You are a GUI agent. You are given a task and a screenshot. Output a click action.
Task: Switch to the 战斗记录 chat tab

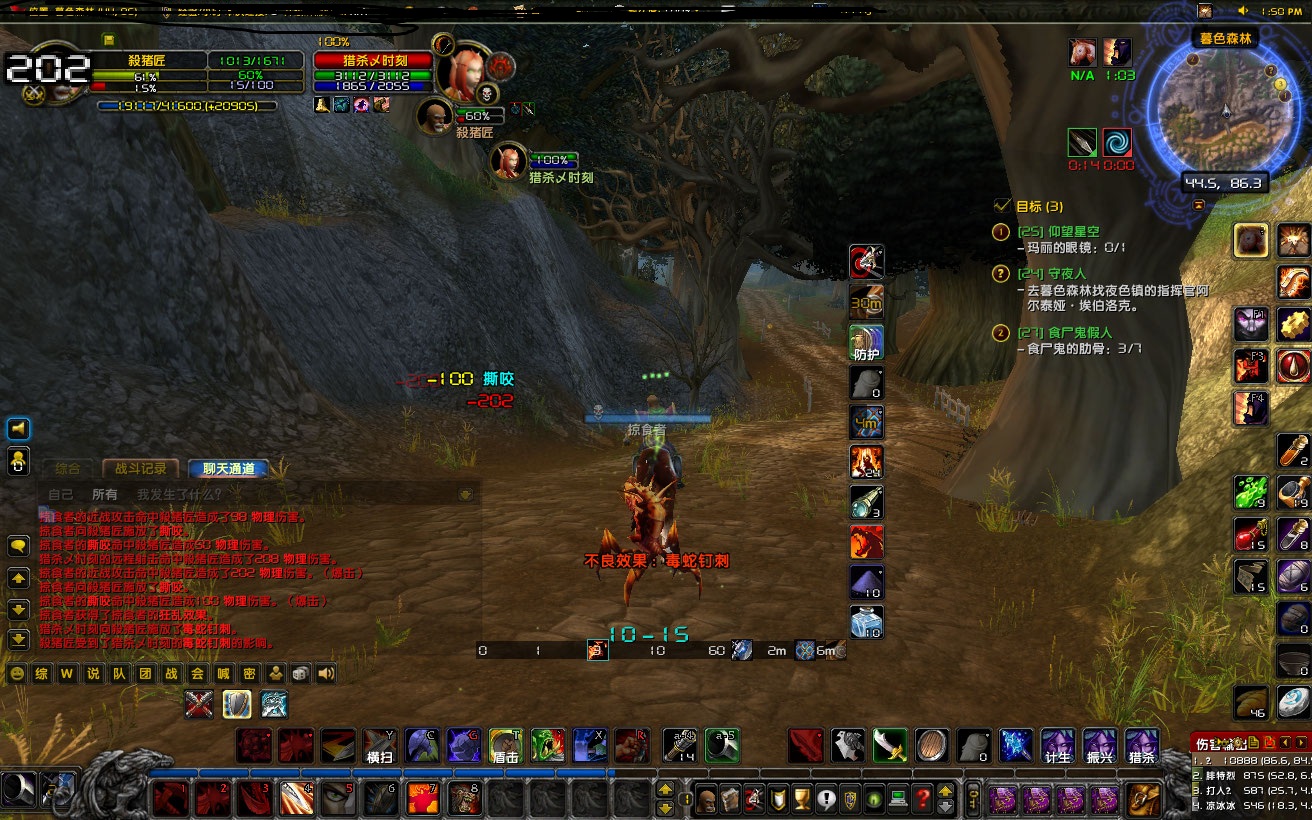point(139,467)
